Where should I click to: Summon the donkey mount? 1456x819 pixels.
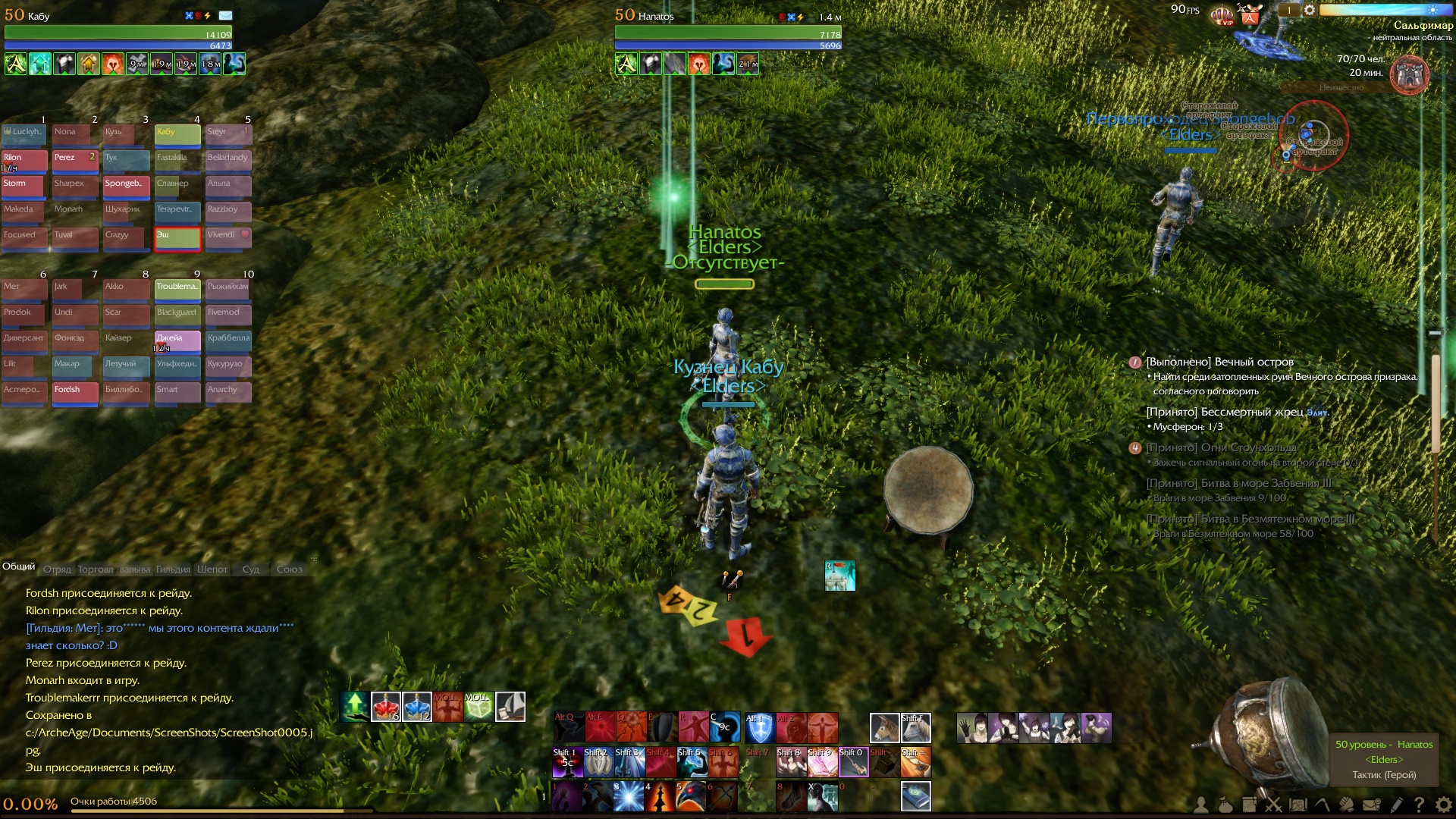tap(884, 728)
